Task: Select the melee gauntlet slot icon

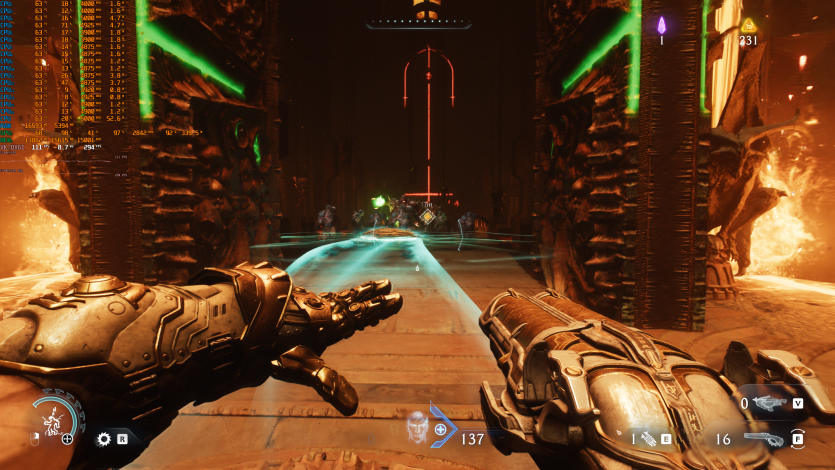Action: point(647,438)
